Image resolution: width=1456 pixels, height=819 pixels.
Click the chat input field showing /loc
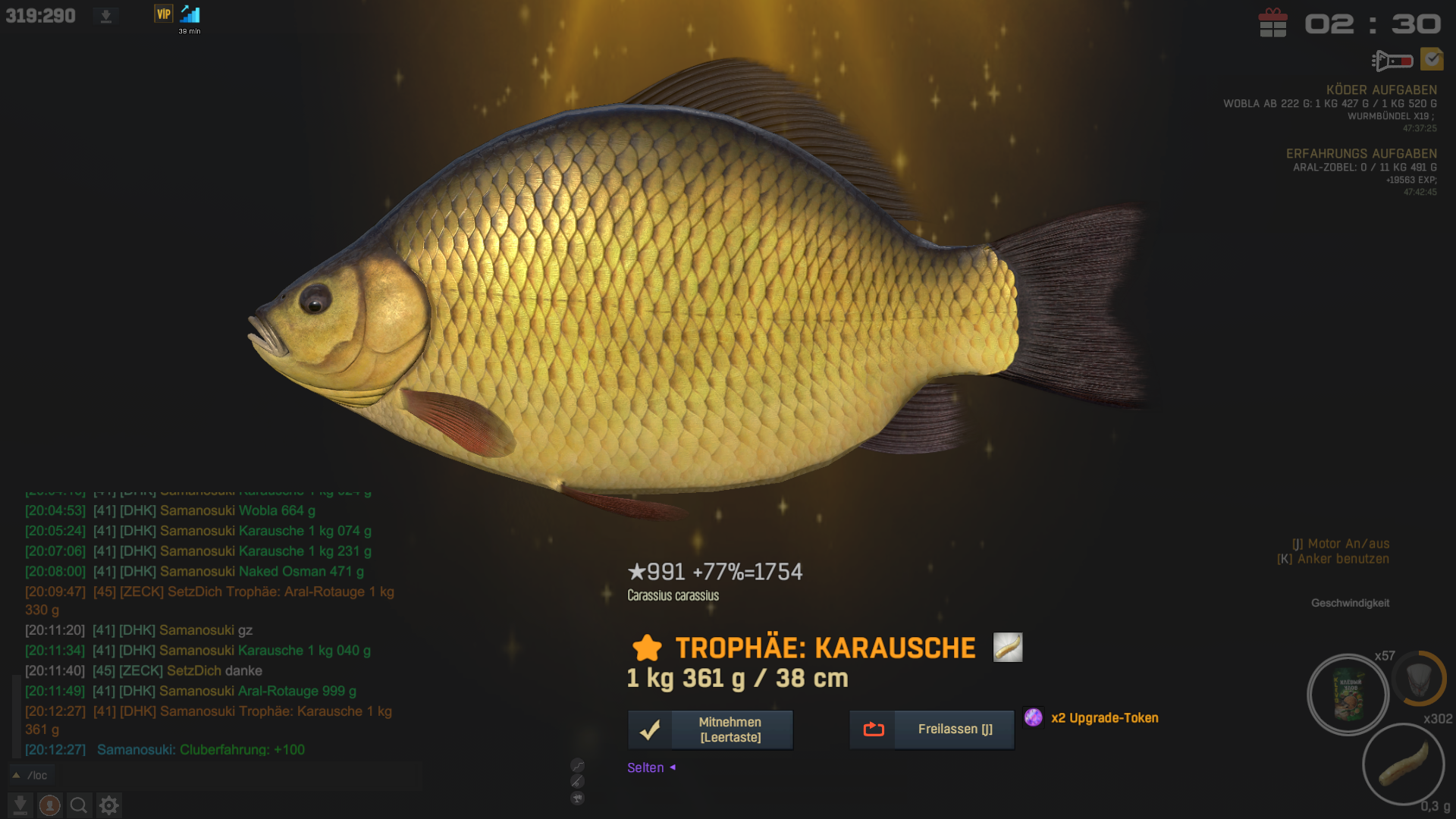click(227, 775)
